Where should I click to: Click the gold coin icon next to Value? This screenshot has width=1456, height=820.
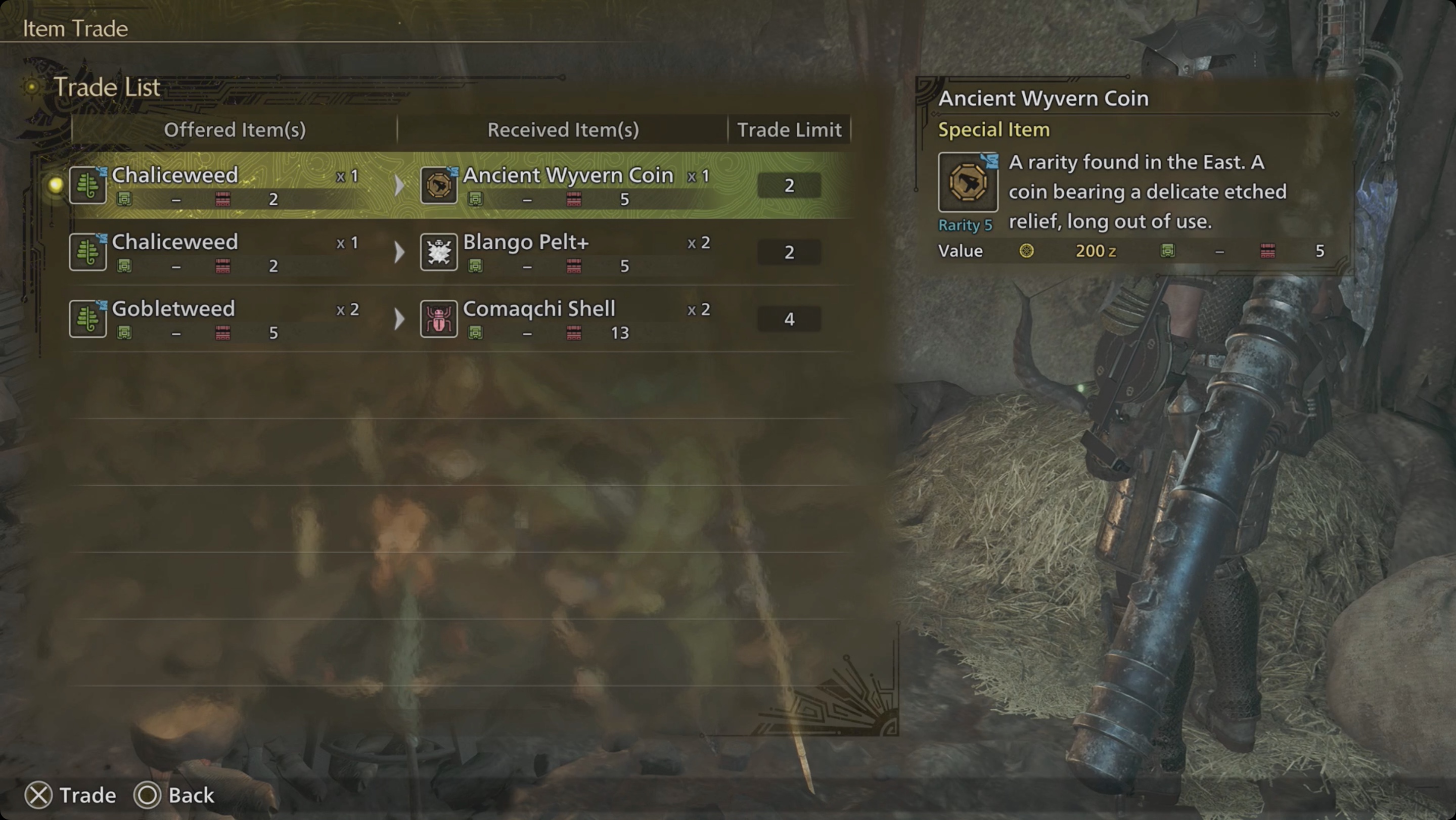coord(1029,251)
